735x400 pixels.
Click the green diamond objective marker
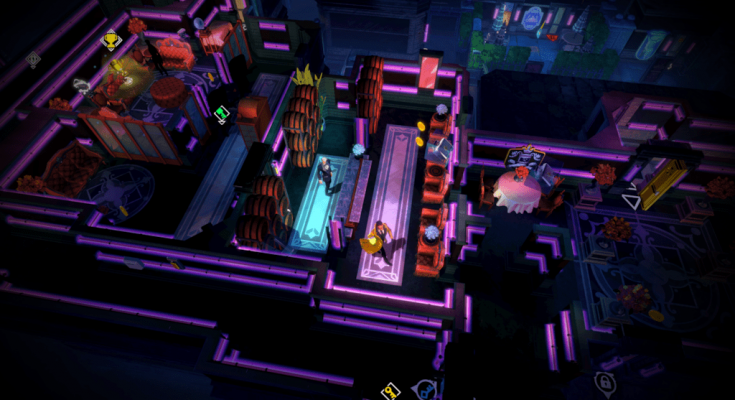point(222,115)
